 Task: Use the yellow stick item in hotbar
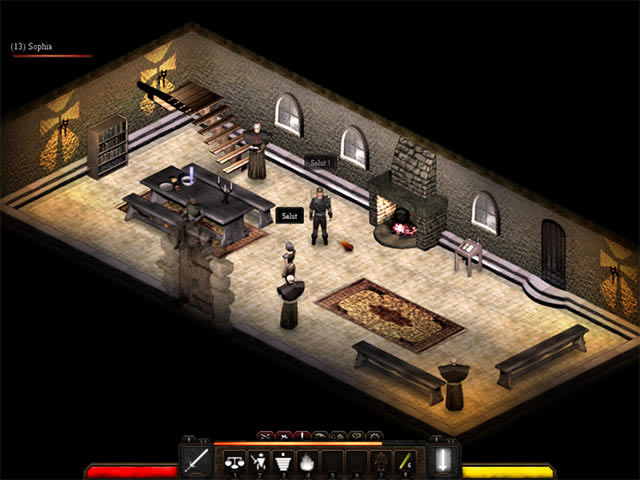click(405, 461)
